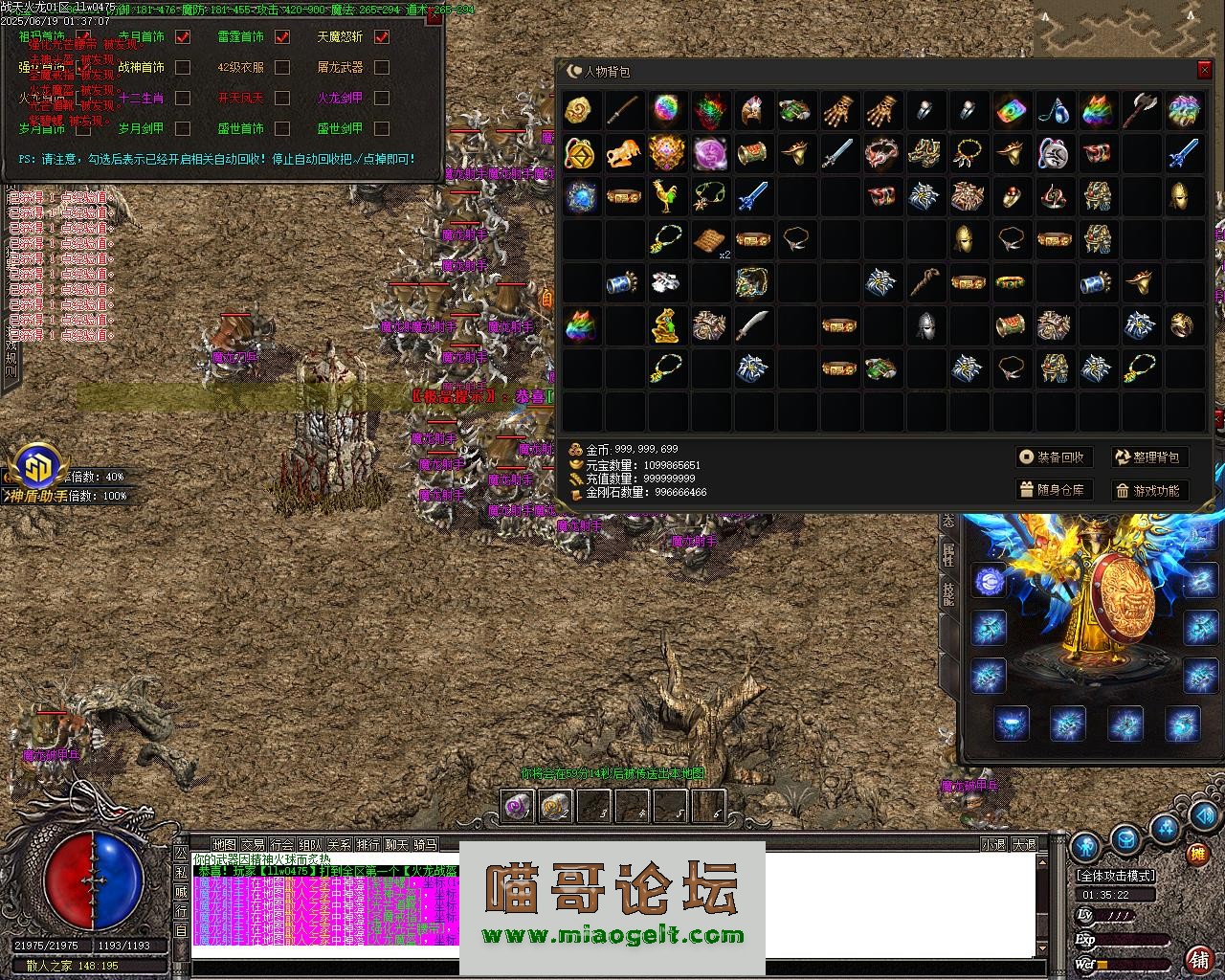Tick the 屠龙武器 auto-recycle checkbox
The height and width of the screenshot is (980, 1225).
click(382, 68)
